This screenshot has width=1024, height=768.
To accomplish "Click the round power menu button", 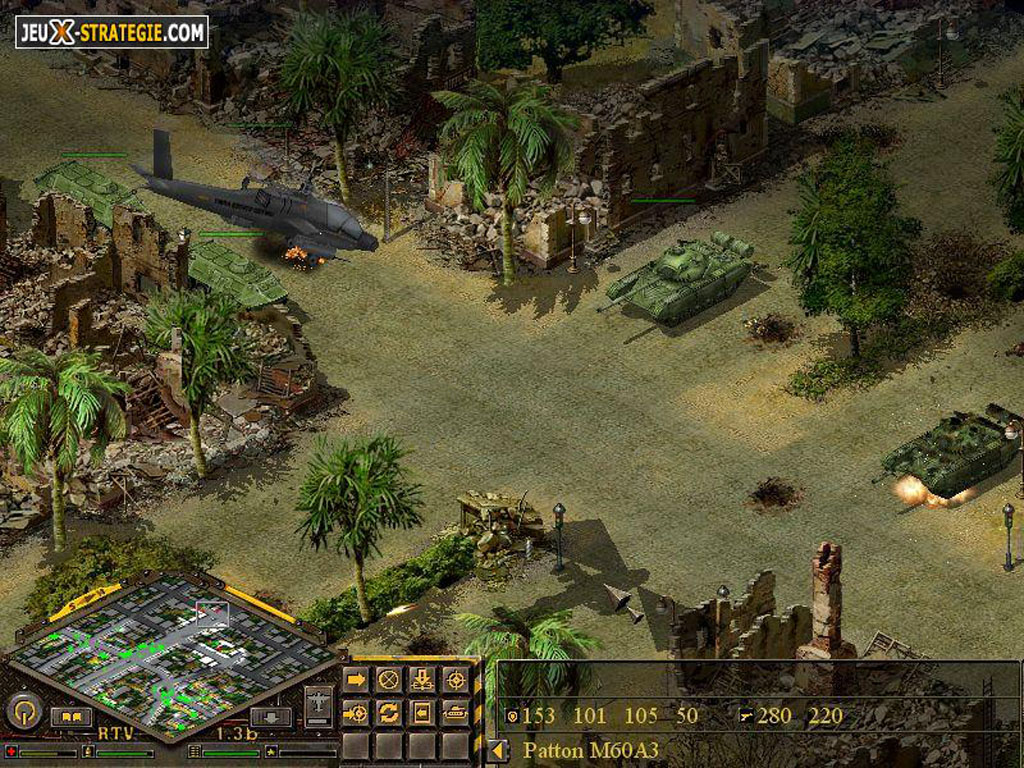I will [22, 712].
